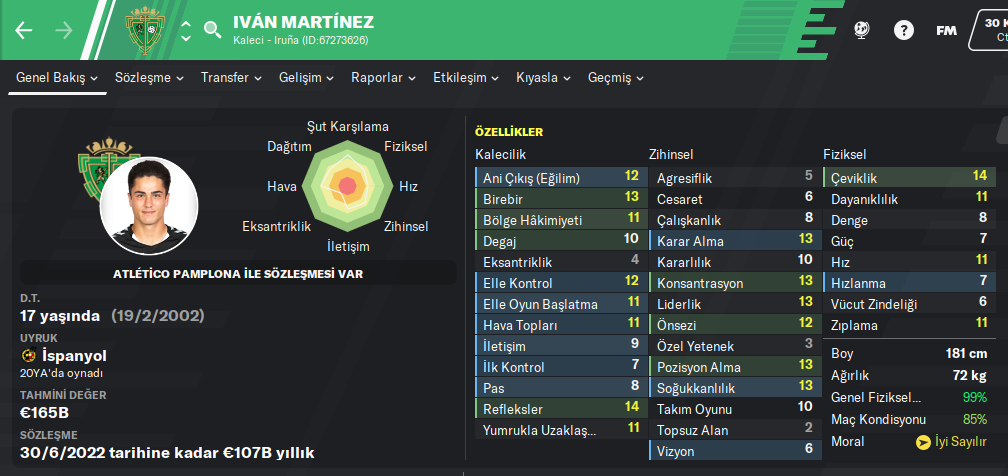The height and width of the screenshot is (476, 1008).
Task: Open the club badge in the top bar
Action: pos(147,30)
